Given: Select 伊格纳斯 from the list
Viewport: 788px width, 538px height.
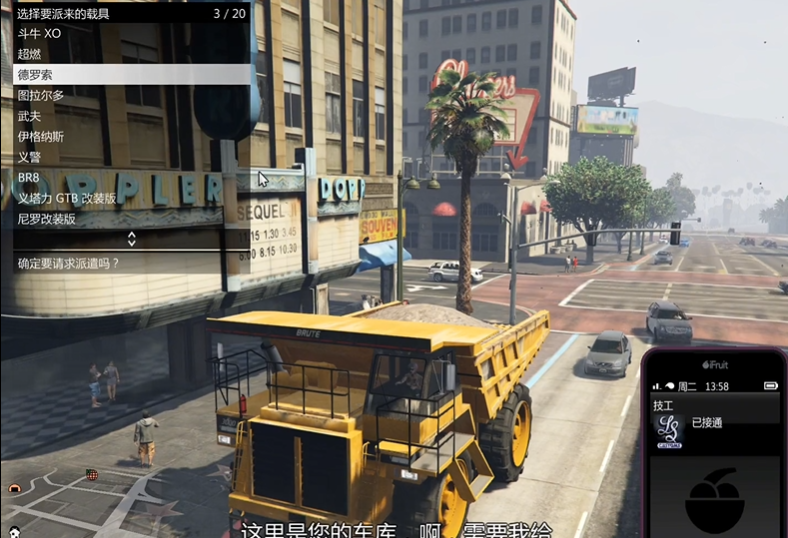Looking at the screenshot, I should pyautogui.click(x=41, y=136).
